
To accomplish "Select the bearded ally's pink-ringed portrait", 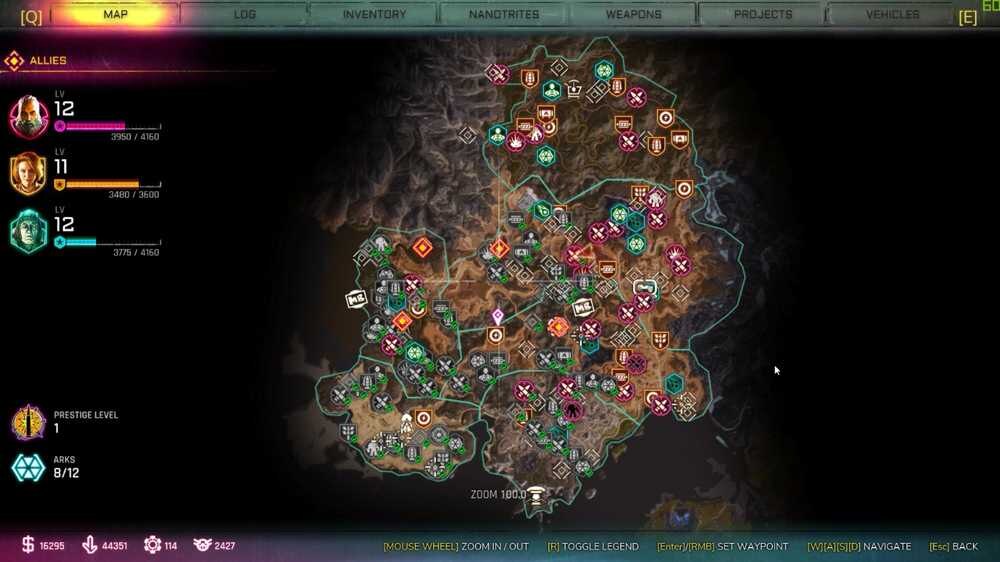I will (29, 116).
